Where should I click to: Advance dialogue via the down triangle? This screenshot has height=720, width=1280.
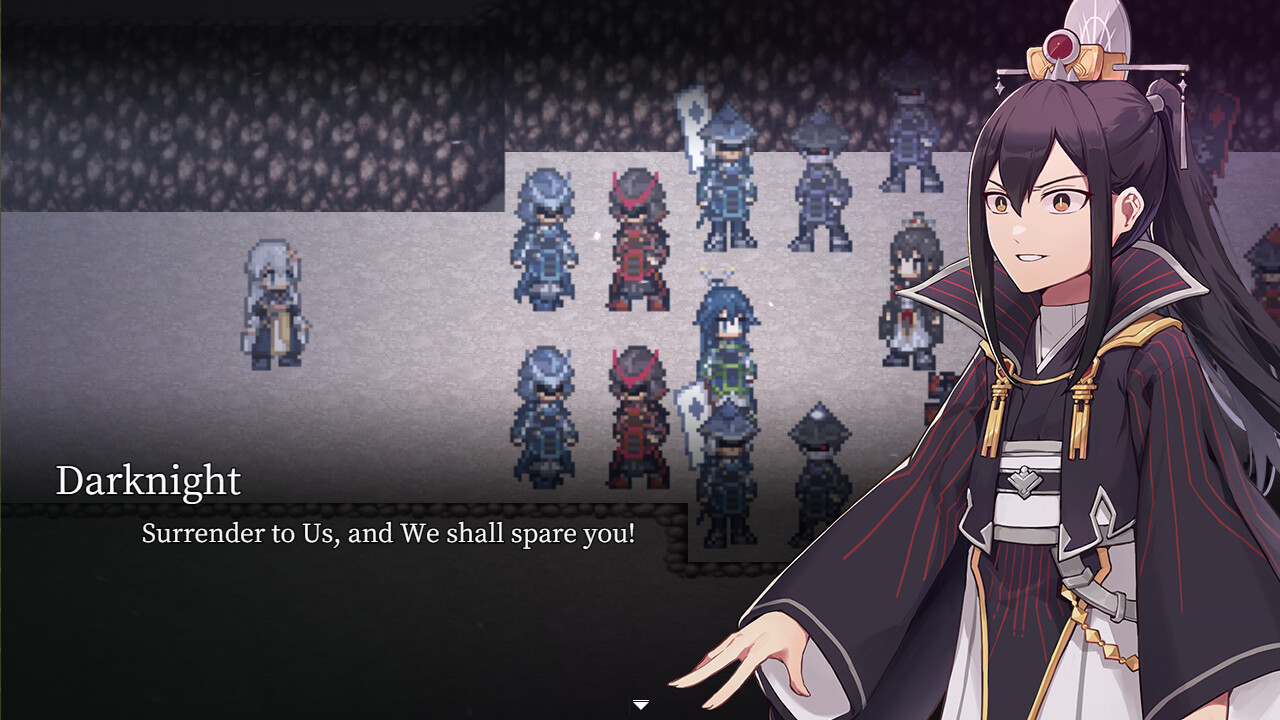[x=639, y=705]
